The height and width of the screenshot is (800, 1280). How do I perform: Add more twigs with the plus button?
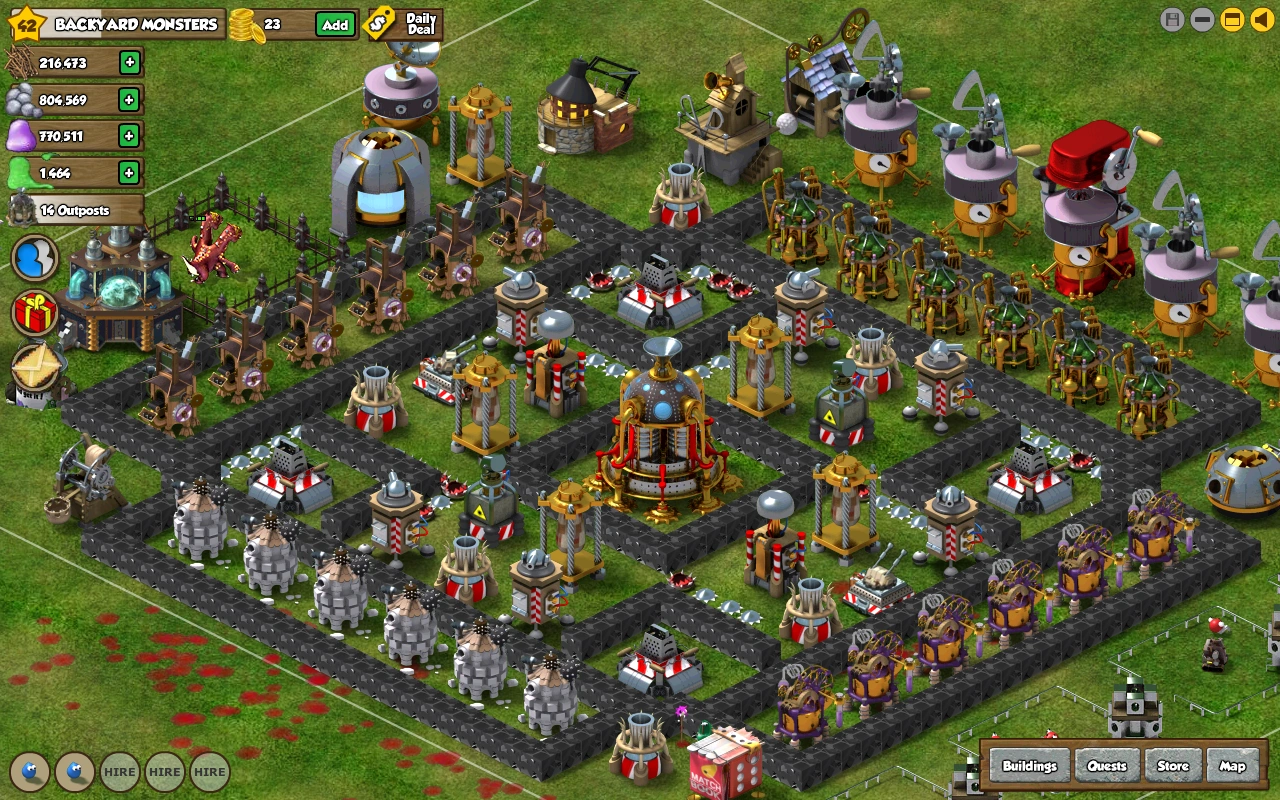tap(131, 62)
